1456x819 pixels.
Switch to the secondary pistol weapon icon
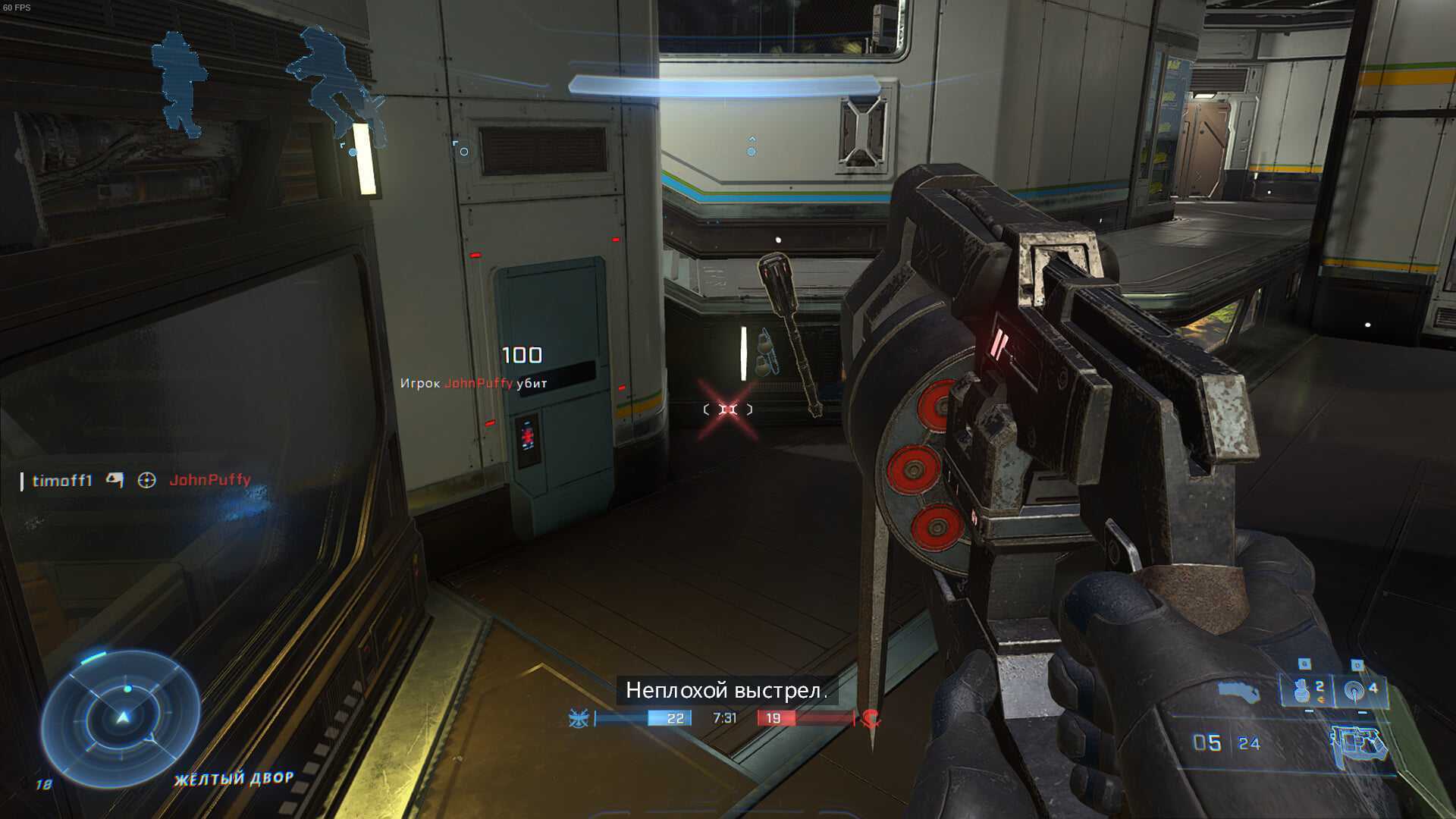pos(1238,692)
